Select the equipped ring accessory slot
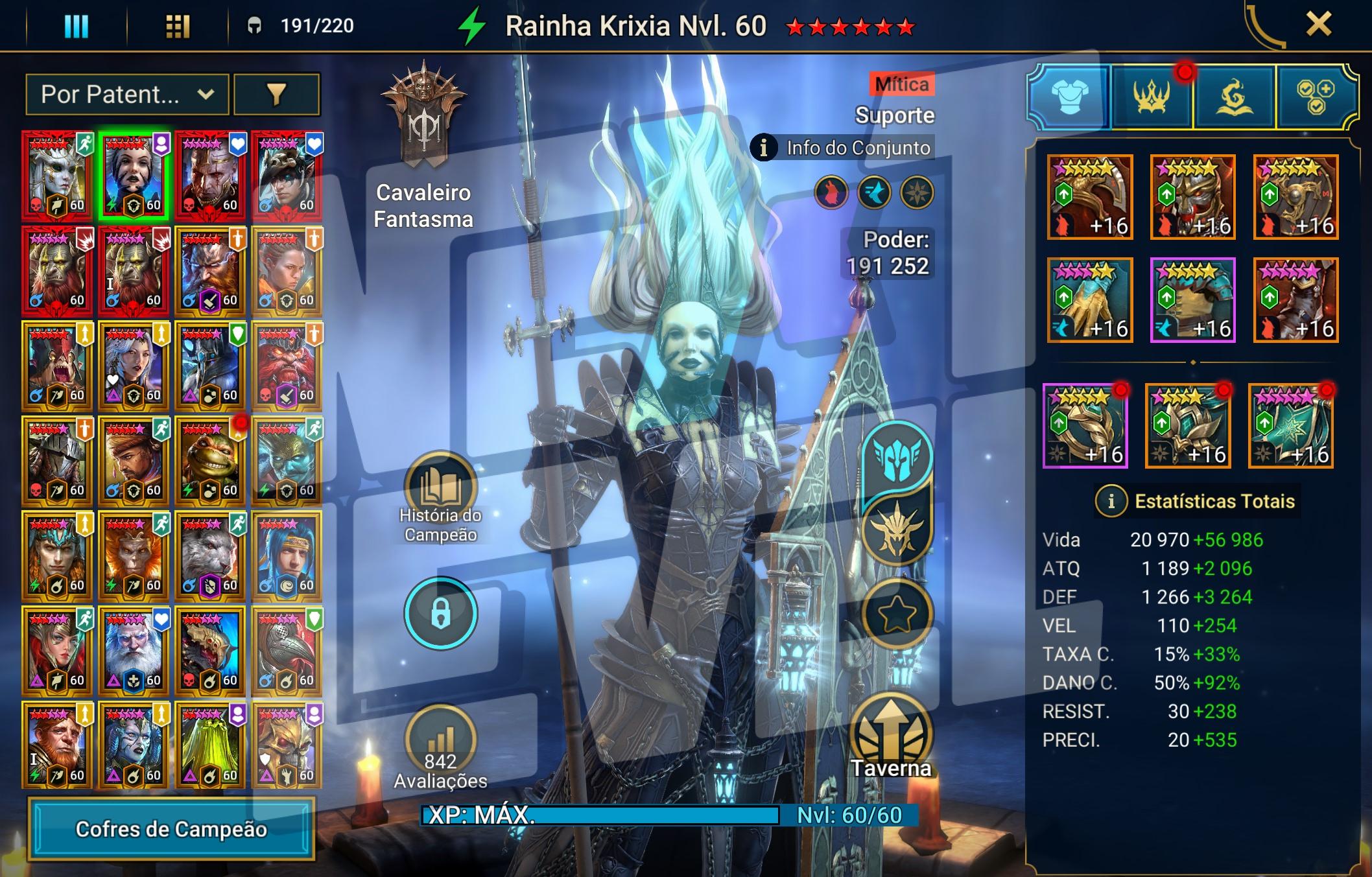 1085,426
